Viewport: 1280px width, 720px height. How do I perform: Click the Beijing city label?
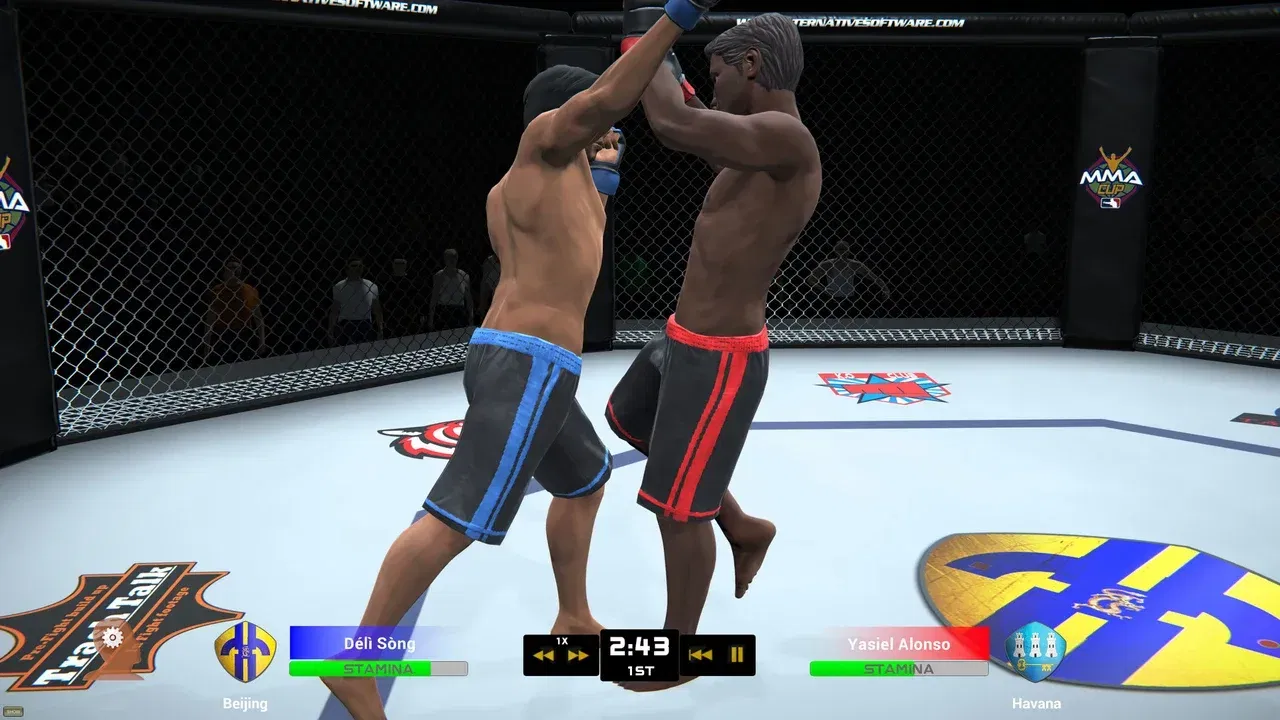tap(244, 703)
